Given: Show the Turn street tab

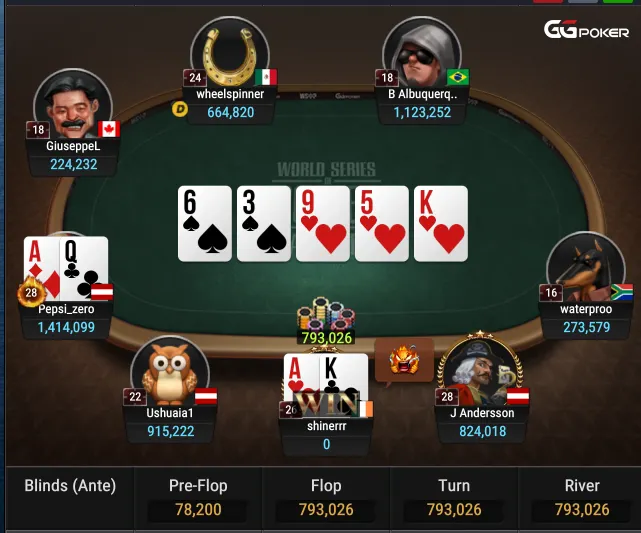Looking at the screenshot, I should point(454,497).
